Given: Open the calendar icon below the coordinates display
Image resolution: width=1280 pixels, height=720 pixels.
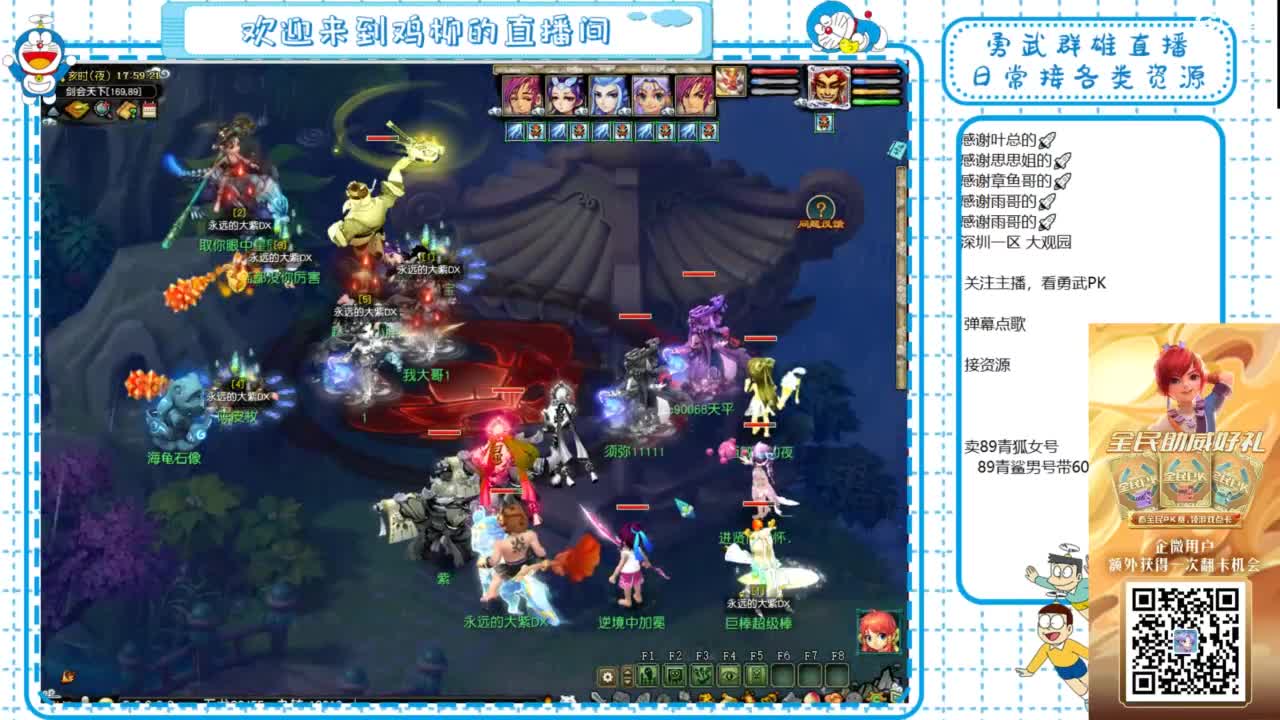Looking at the screenshot, I should (x=148, y=108).
